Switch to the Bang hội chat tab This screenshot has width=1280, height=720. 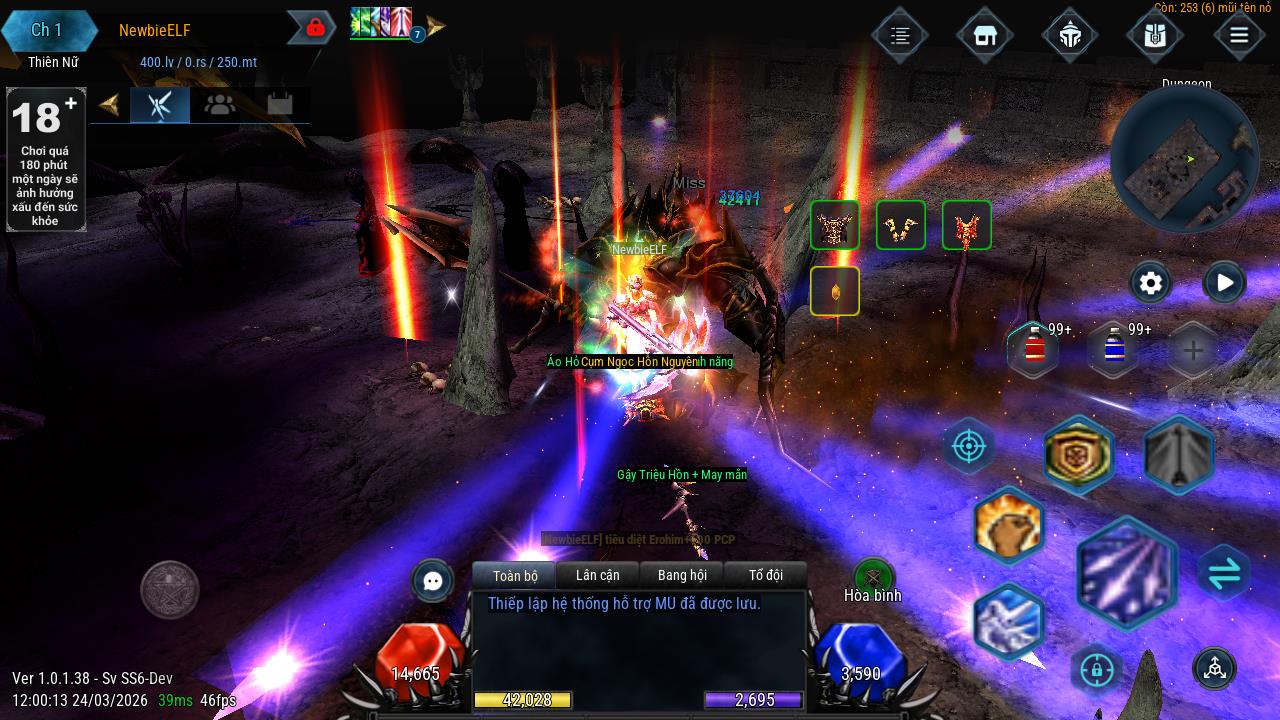[x=682, y=575]
